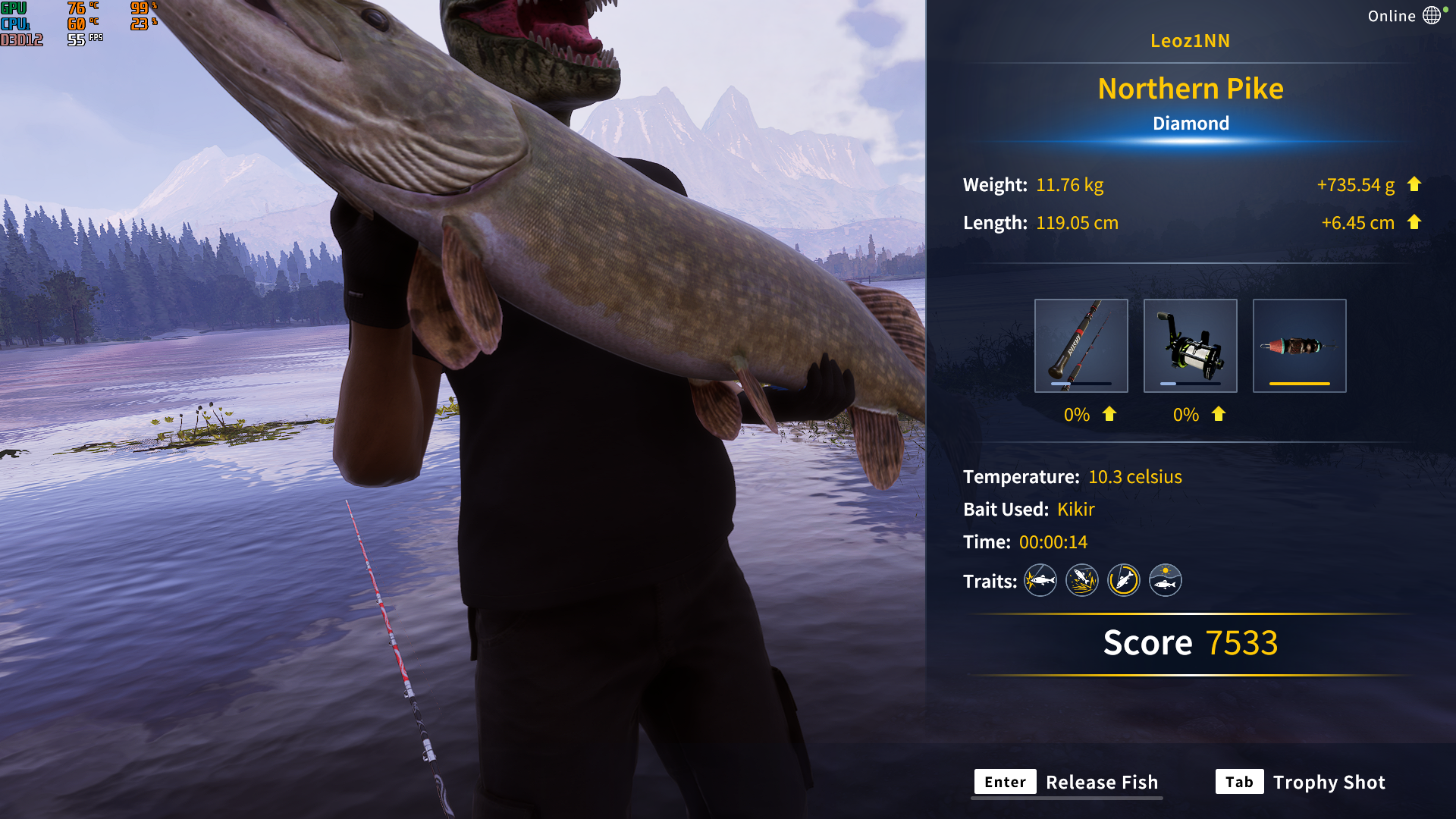Click the Score 7533 value
The width and height of the screenshot is (1456, 819).
tap(1244, 642)
